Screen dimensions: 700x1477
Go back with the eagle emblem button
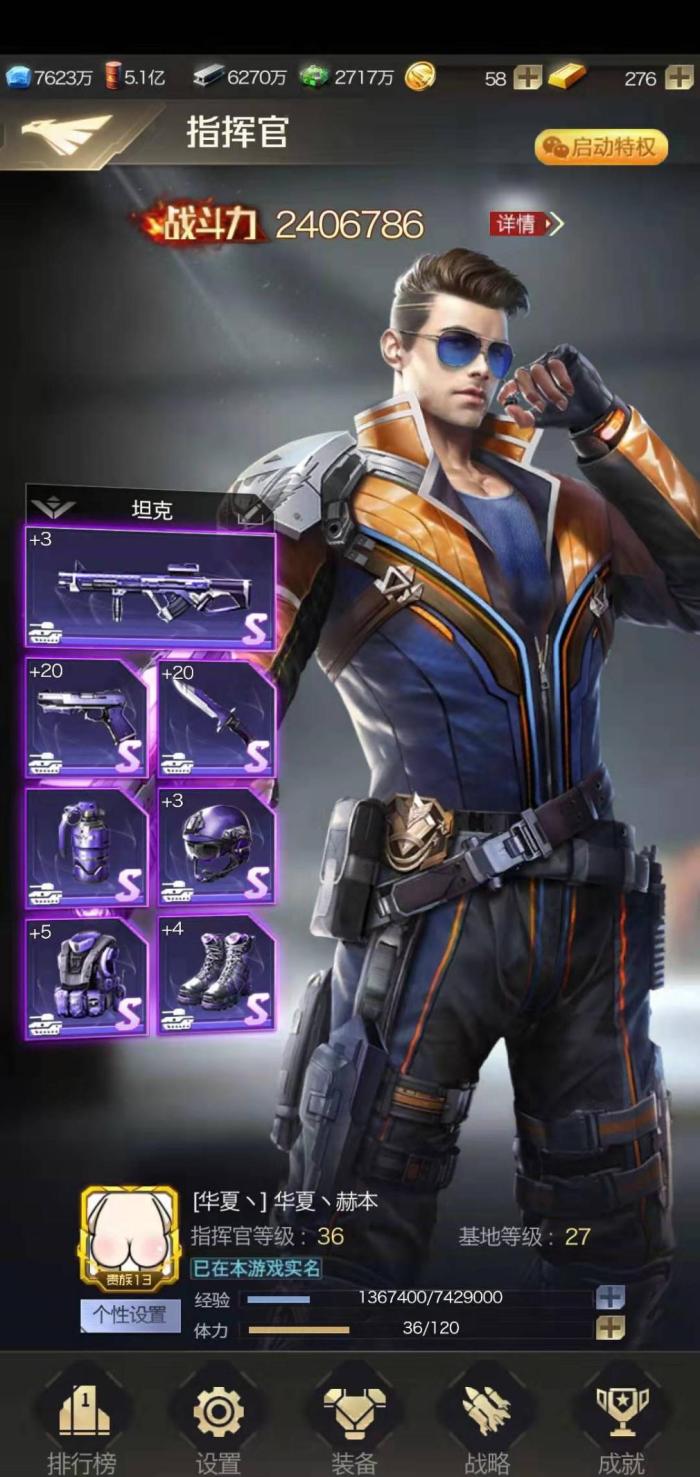[x=66, y=136]
